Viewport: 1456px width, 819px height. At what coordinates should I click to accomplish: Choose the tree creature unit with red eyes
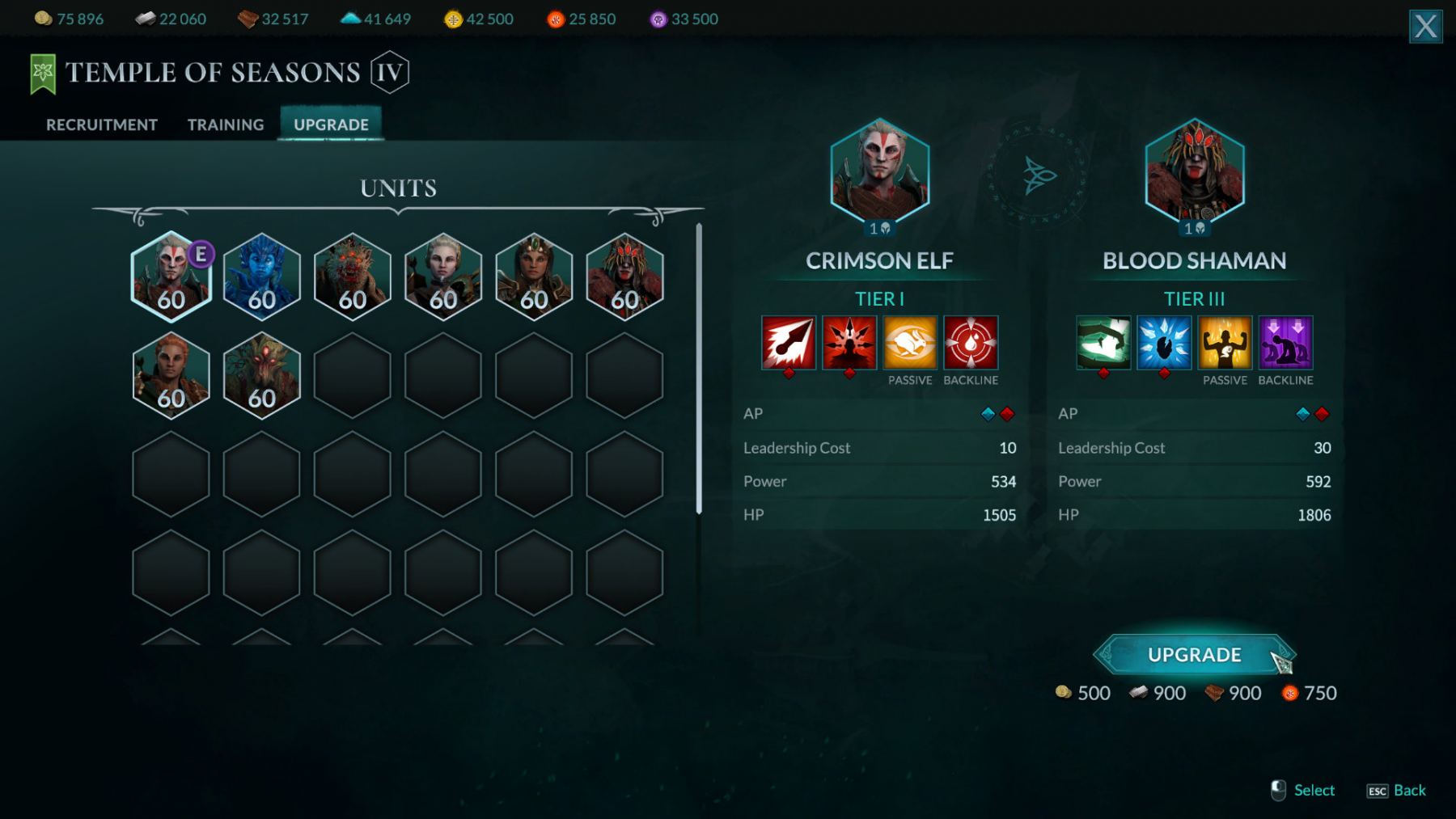(x=261, y=375)
